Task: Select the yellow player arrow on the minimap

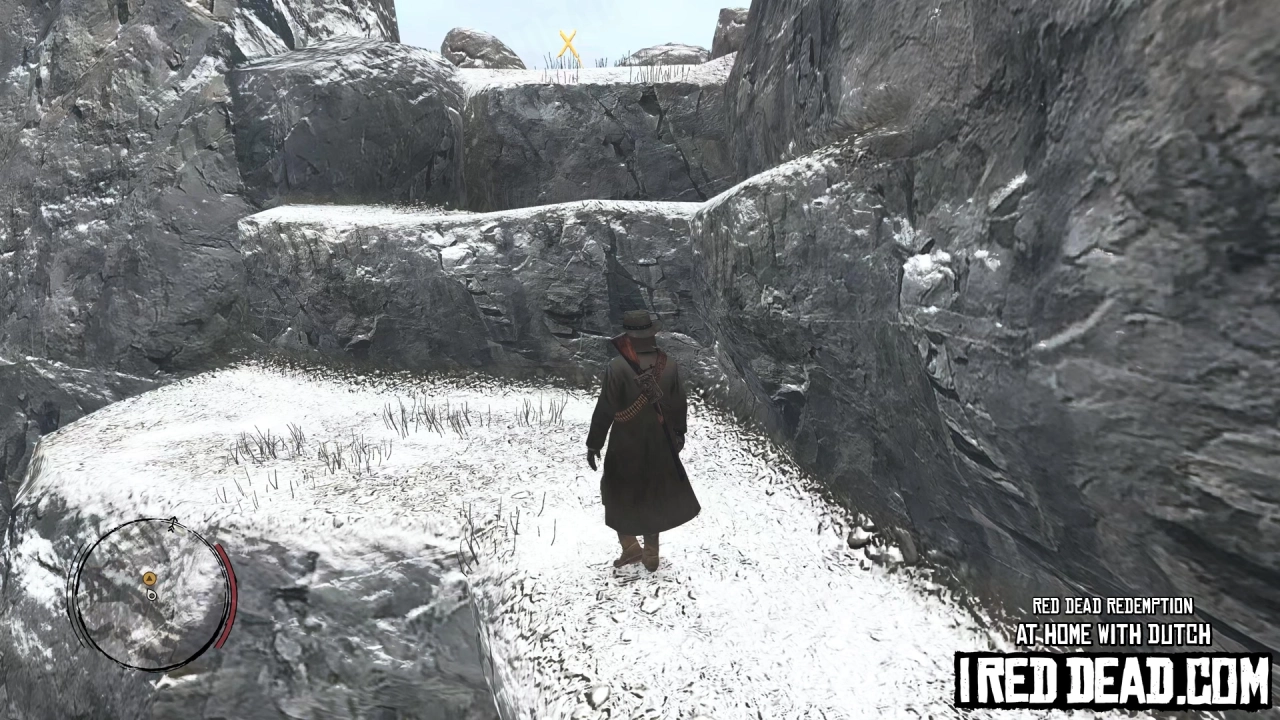Action: [149, 578]
